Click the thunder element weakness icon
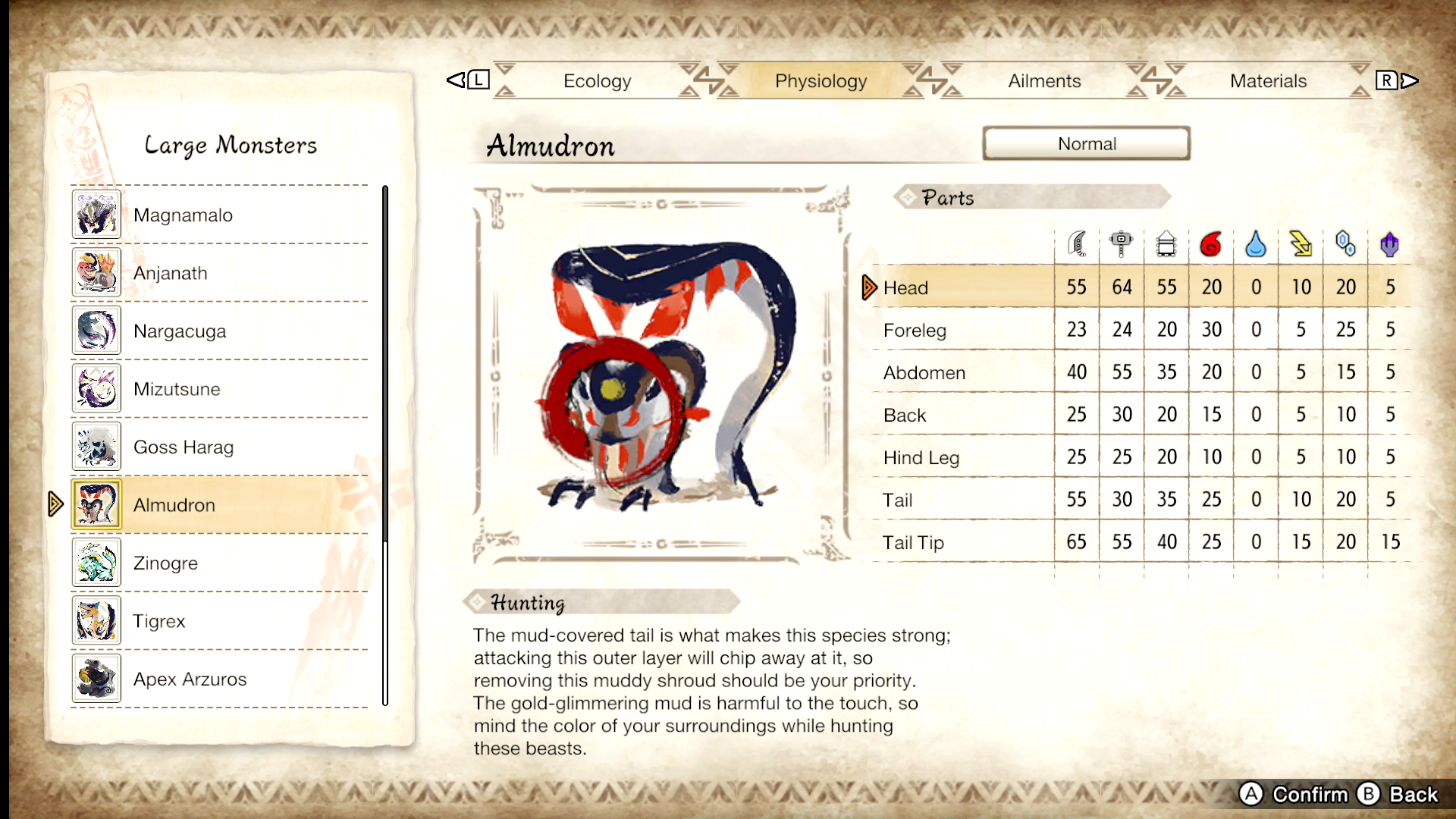This screenshot has height=819, width=1456. (x=1301, y=243)
